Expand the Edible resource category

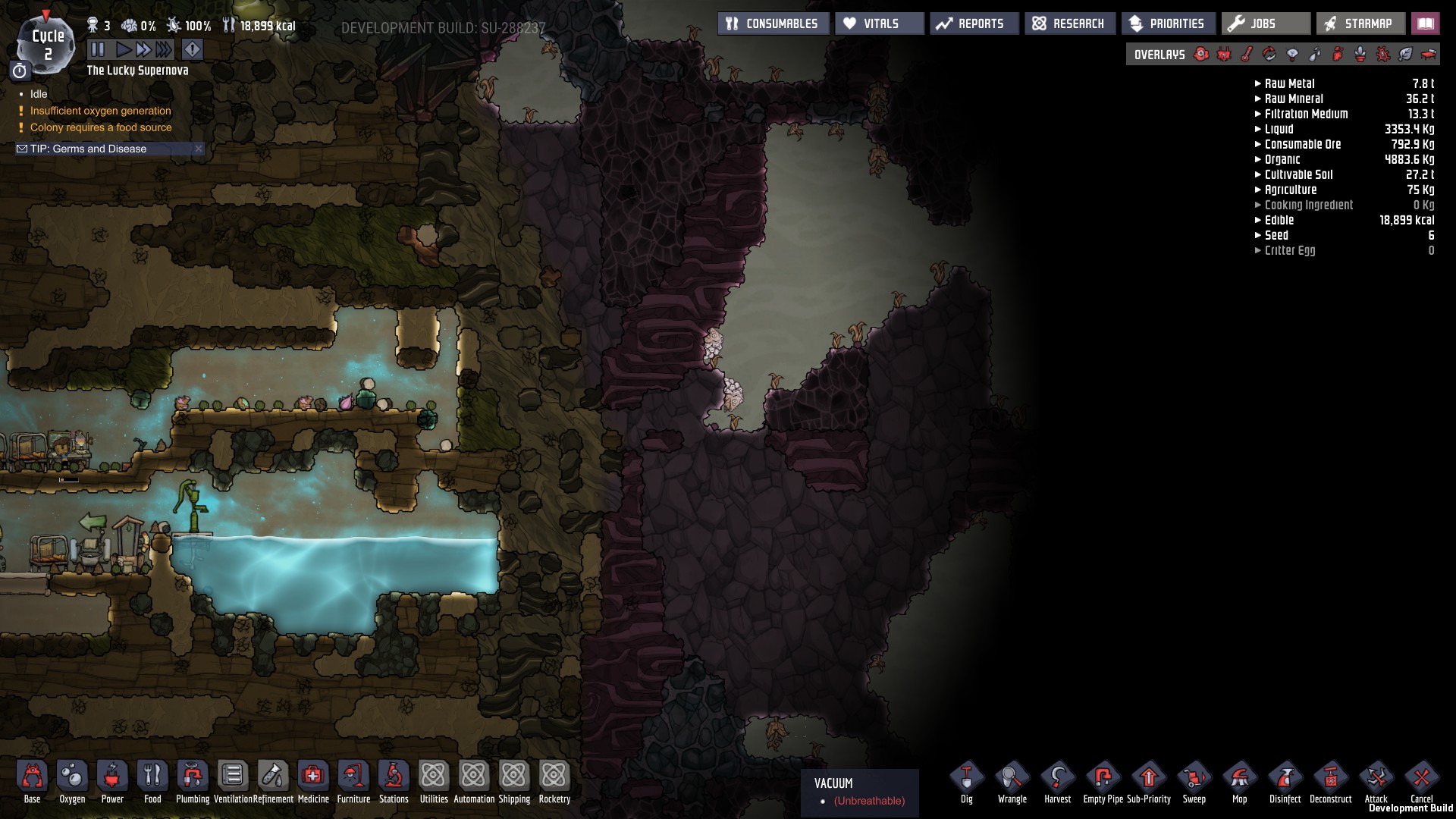coord(1279,220)
